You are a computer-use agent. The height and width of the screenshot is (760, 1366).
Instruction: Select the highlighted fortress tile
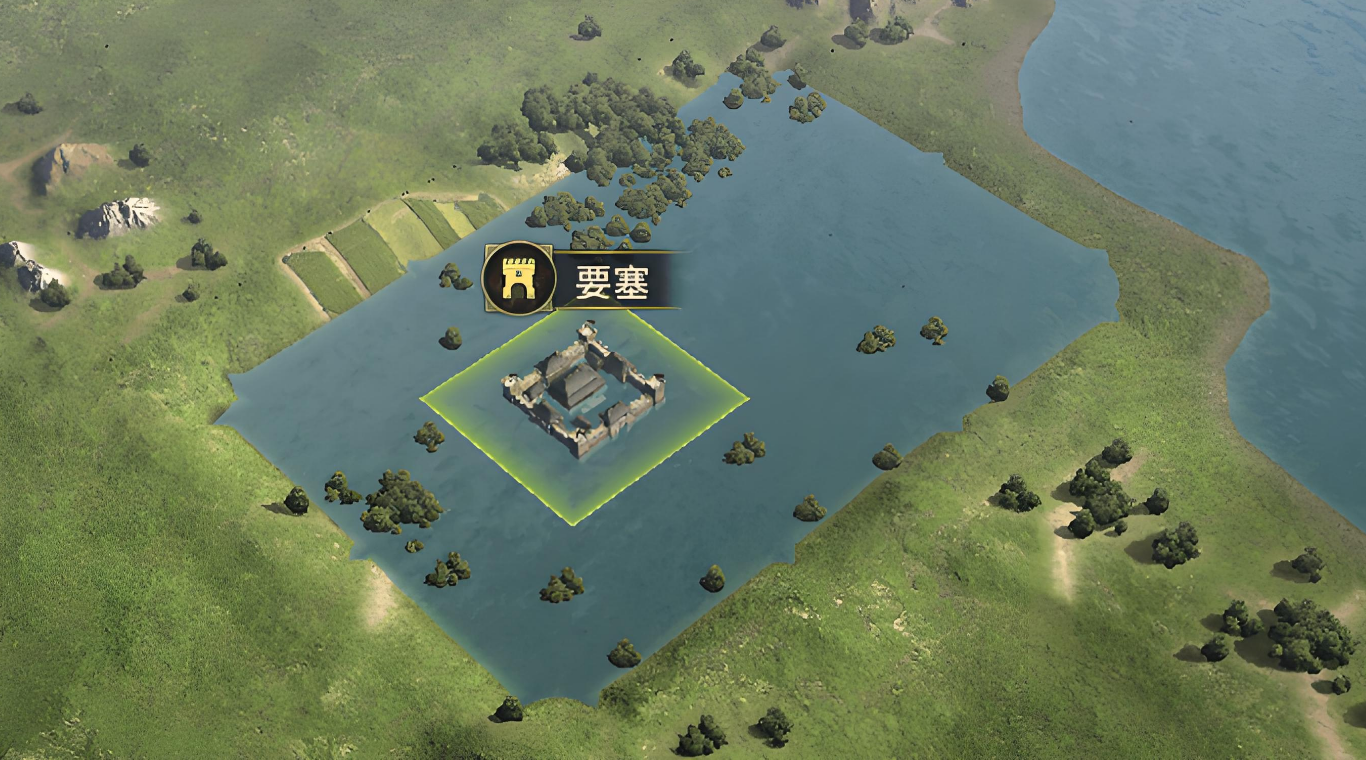(x=583, y=402)
